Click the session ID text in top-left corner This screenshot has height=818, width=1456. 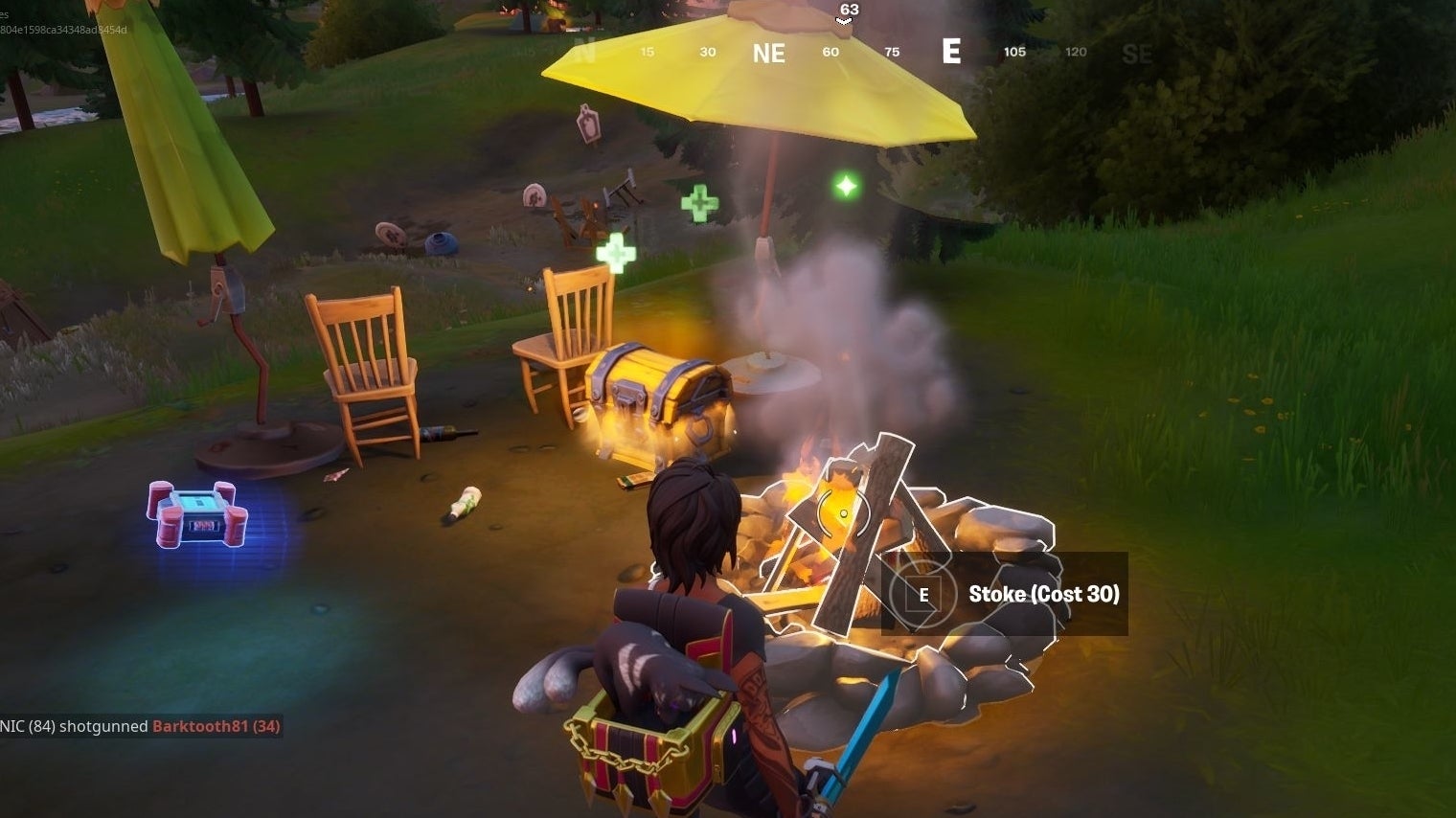pyautogui.click(x=62, y=30)
